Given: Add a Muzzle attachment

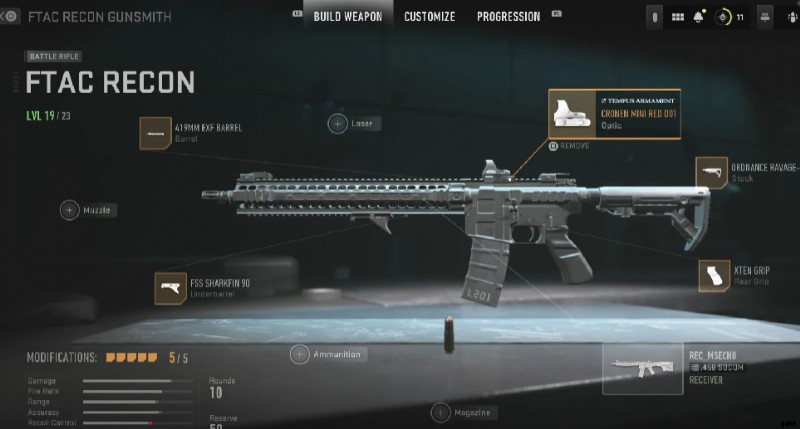Looking at the screenshot, I should (70, 210).
